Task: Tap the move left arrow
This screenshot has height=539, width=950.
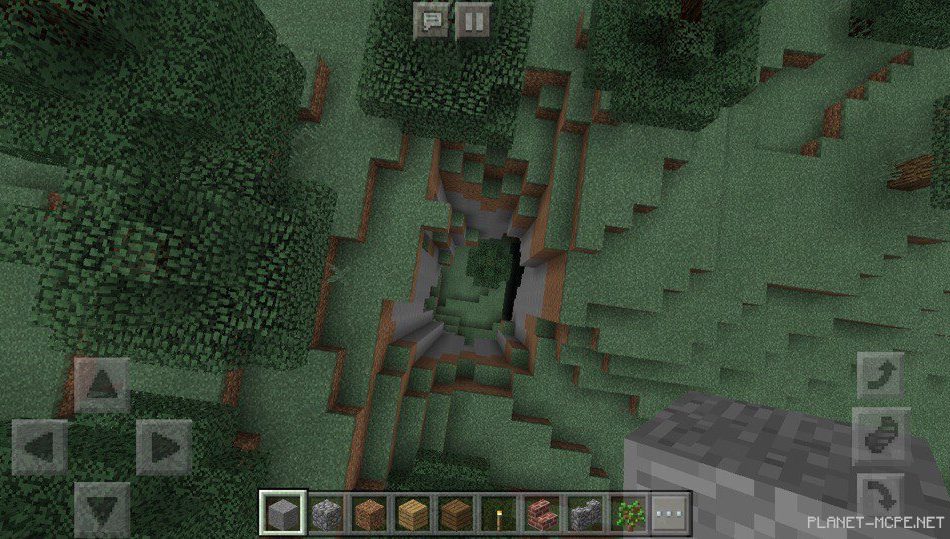Action: click(40, 446)
